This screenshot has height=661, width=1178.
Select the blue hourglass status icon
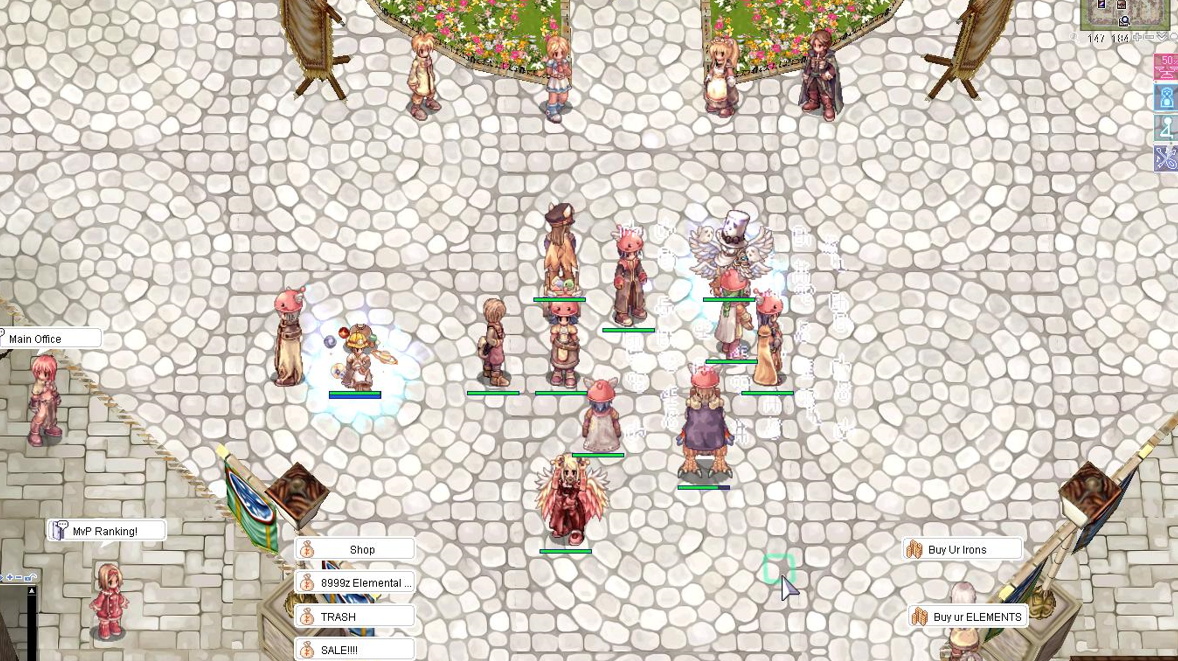click(x=1166, y=97)
